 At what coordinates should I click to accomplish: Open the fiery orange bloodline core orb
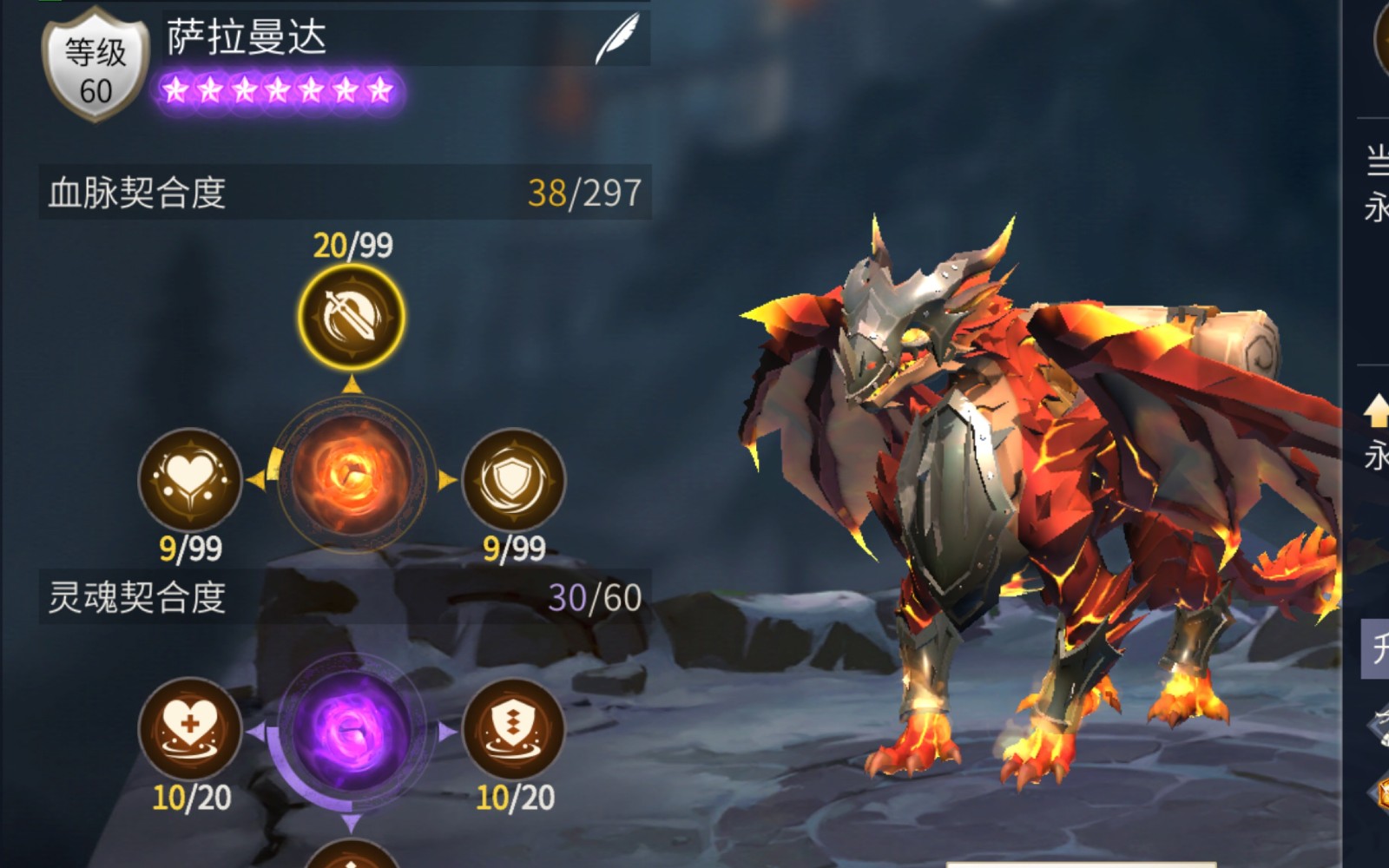[x=352, y=475]
